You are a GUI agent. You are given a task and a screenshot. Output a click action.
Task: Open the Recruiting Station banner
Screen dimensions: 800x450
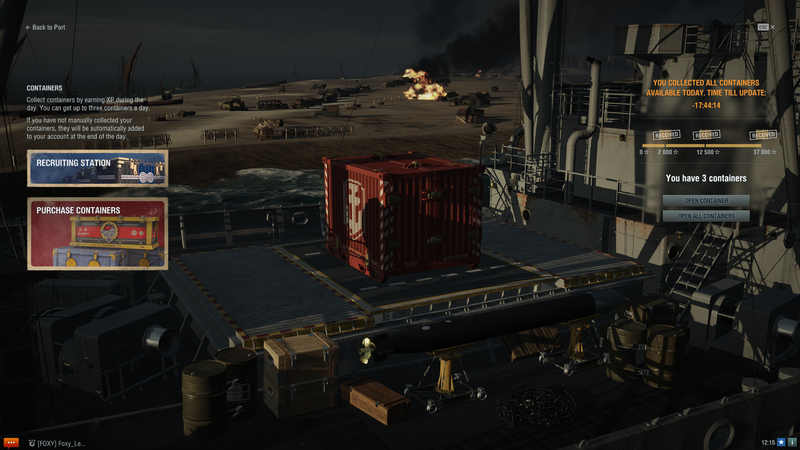(97, 168)
